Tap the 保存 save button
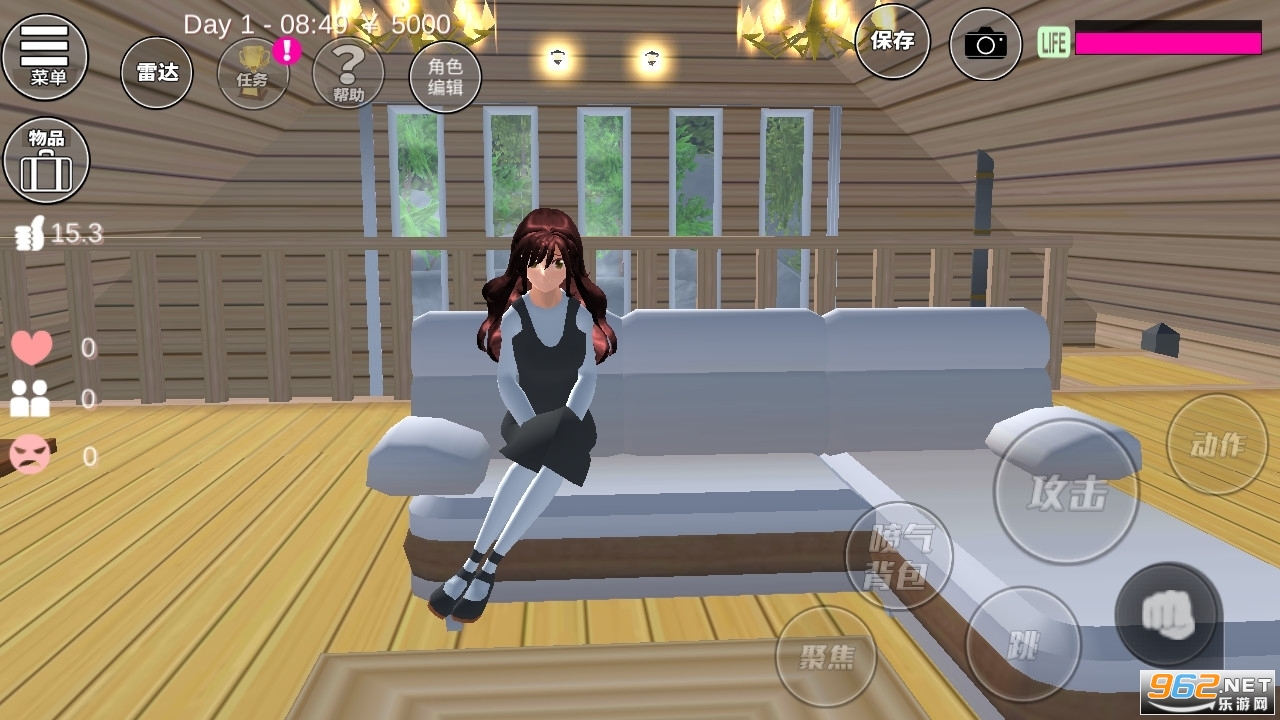The height and width of the screenshot is (720, 1280). [x=892, y=41]
